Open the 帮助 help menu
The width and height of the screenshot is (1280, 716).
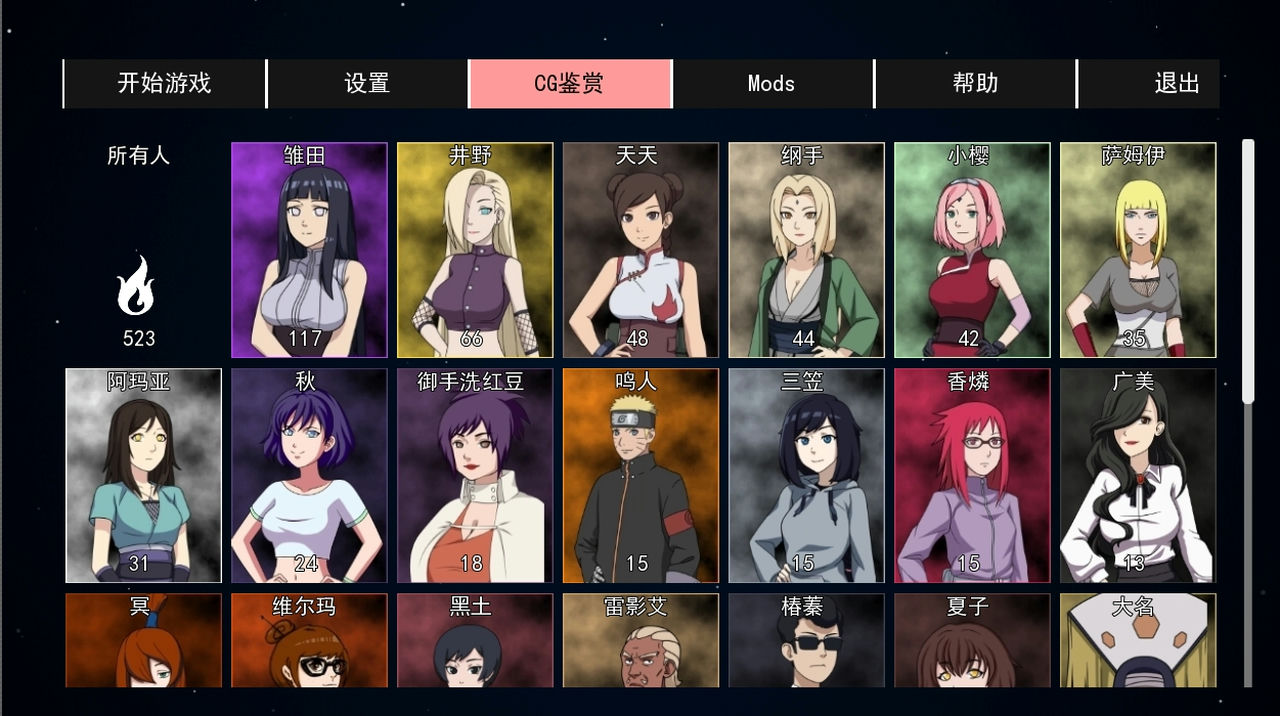point(975,83)
